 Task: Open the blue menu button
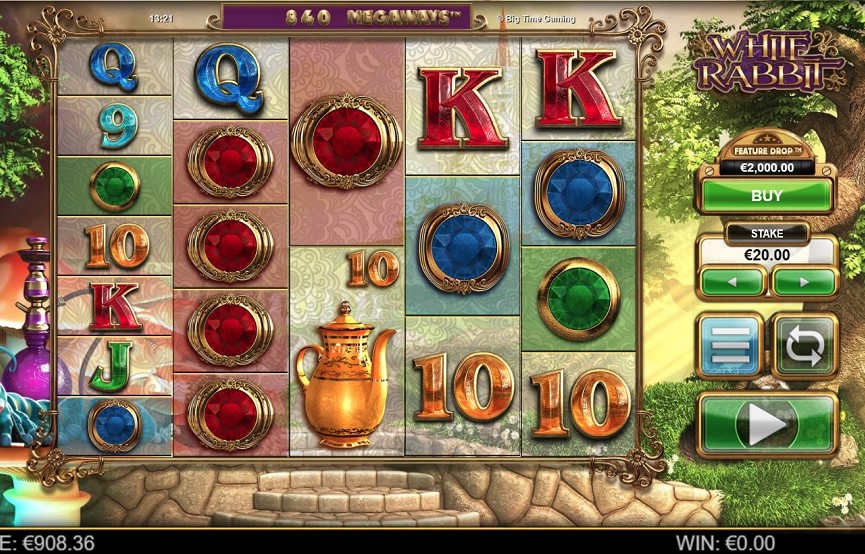[x=730, y=346]
